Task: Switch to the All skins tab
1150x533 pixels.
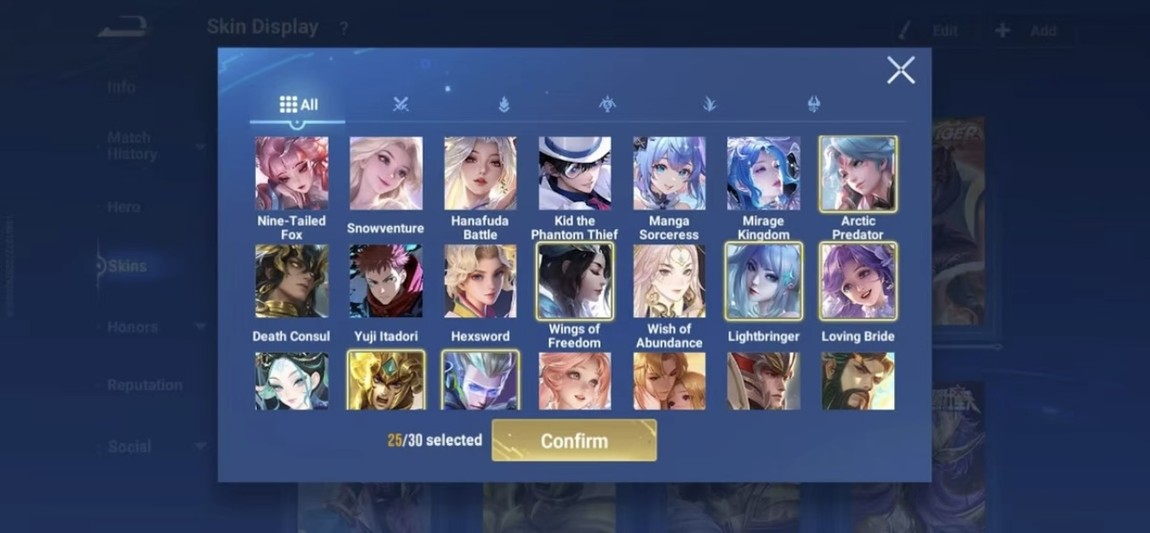Action: coord(298,104)
